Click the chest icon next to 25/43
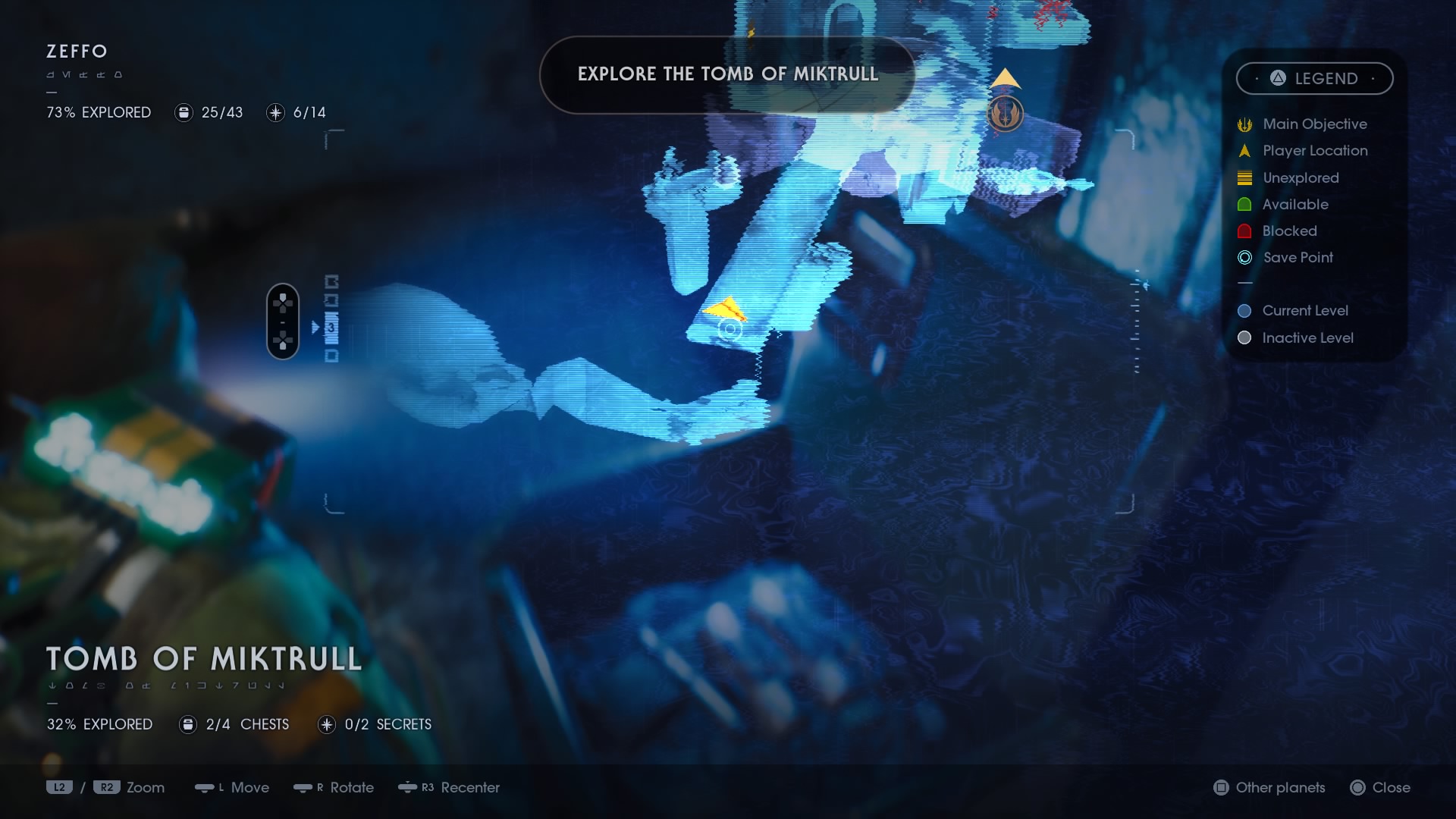 pos(183,112)
